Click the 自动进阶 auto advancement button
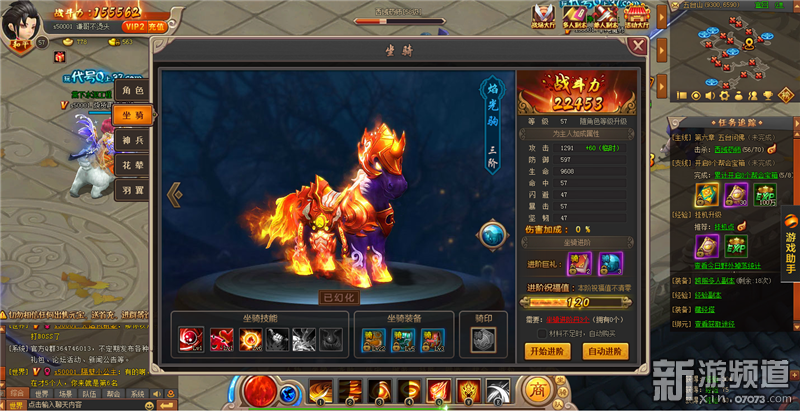The image size is (800, 411). pyautogui.click(x=605, y=351)
